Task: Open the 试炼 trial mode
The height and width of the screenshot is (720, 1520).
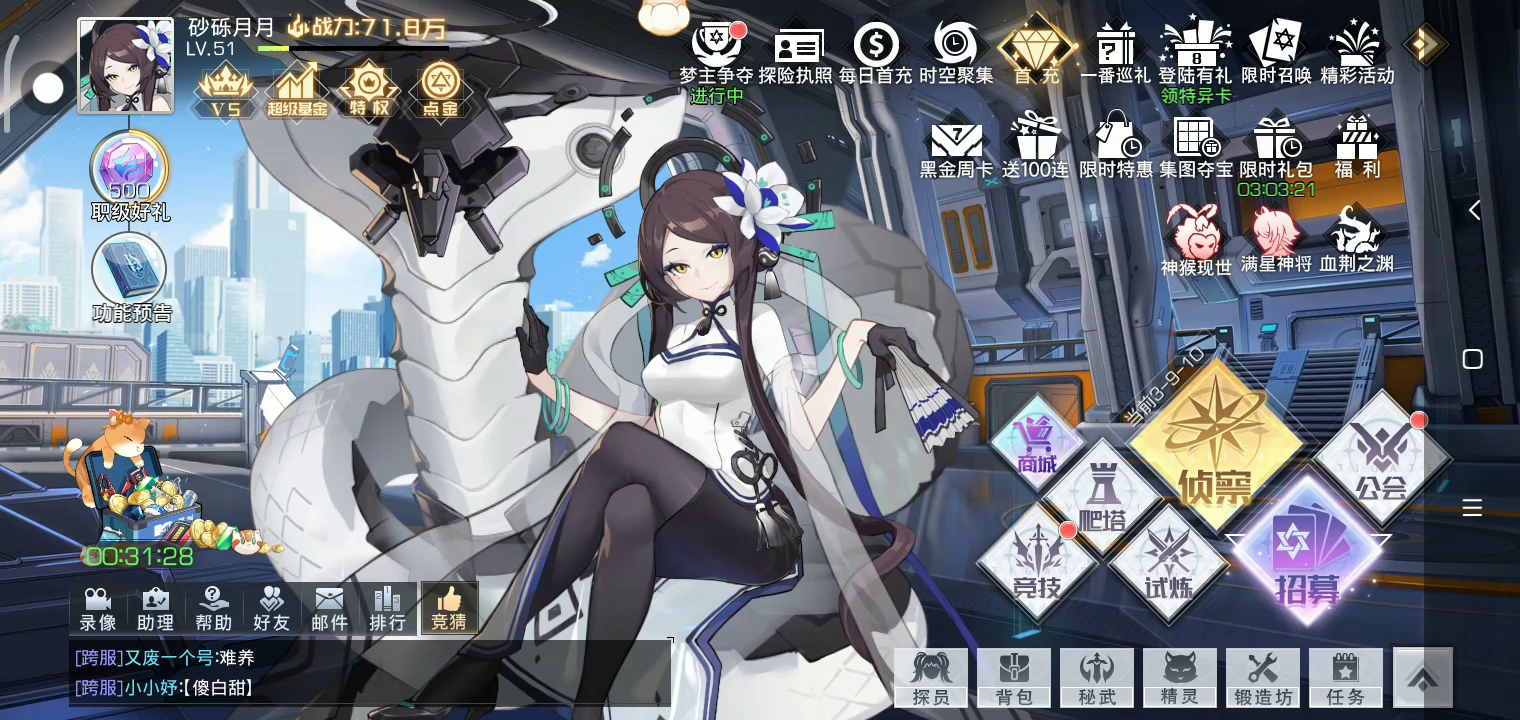Action: (1168, 562)
